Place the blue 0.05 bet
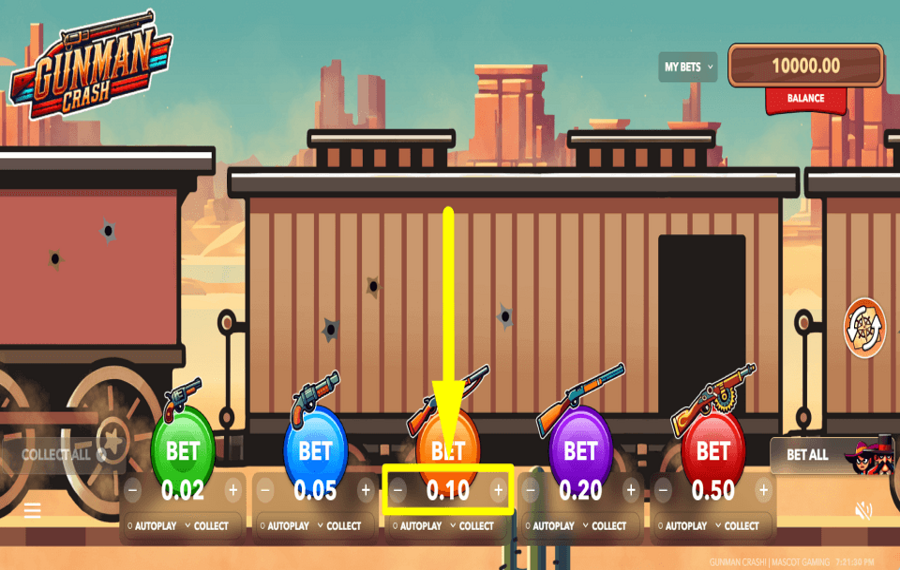Viewport: 900px width, 570px height. pyautogui.click(x=315, y=450)
